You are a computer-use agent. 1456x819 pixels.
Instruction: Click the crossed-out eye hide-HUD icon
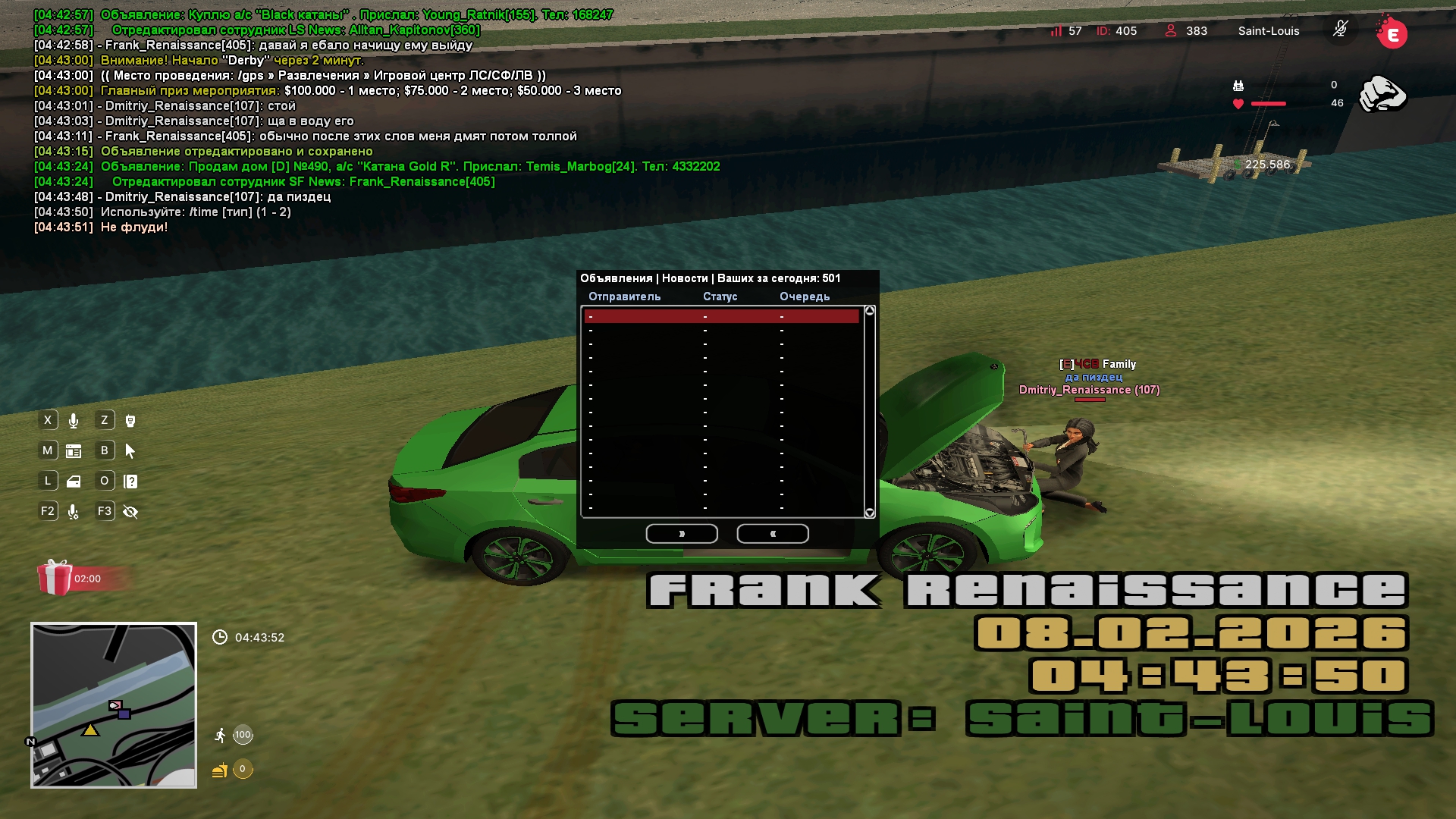point(130,512)
